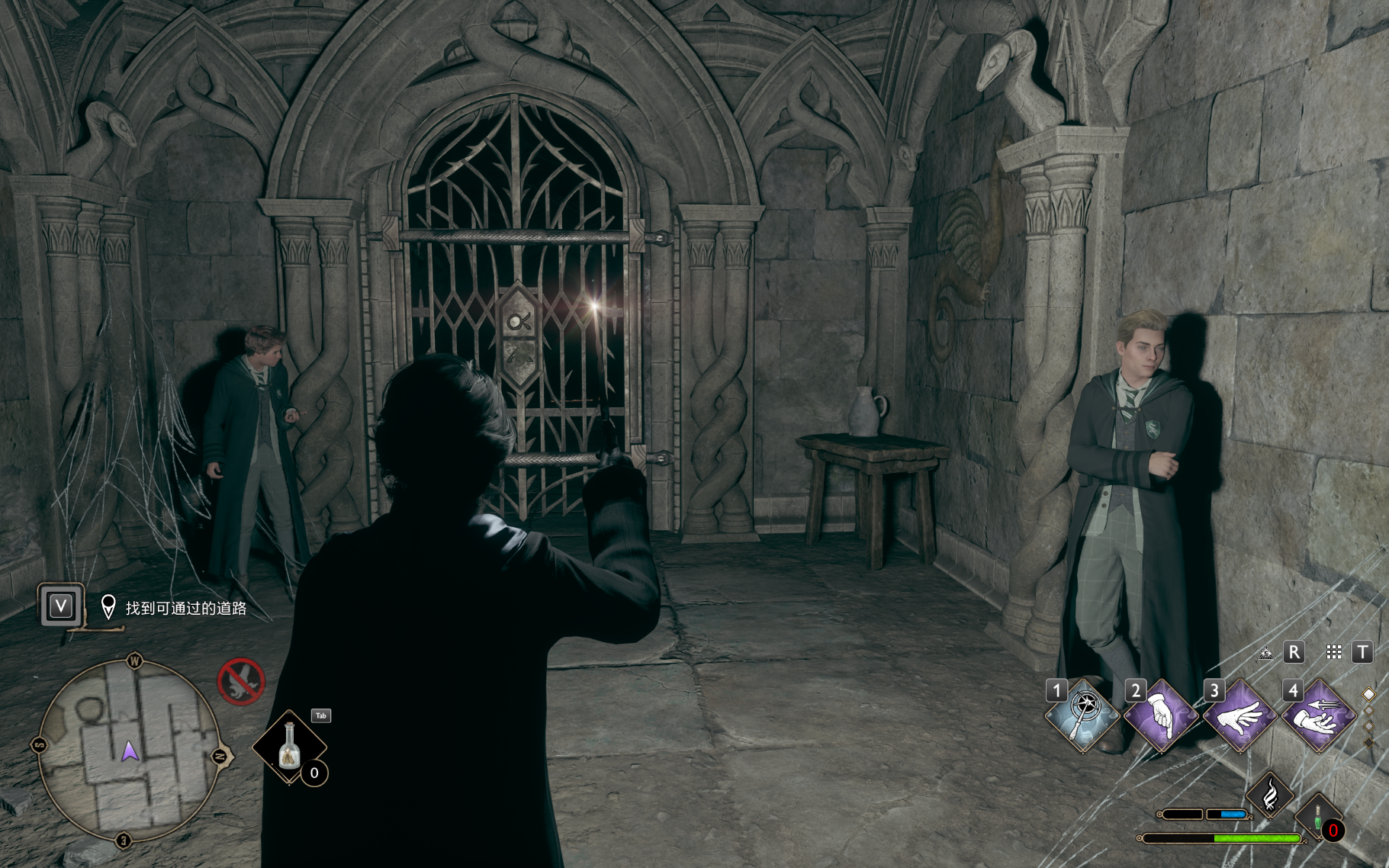1389x868 pixels.
Task: Select the highlighted white spell set diamond
Action: [x=1368, y=694]
